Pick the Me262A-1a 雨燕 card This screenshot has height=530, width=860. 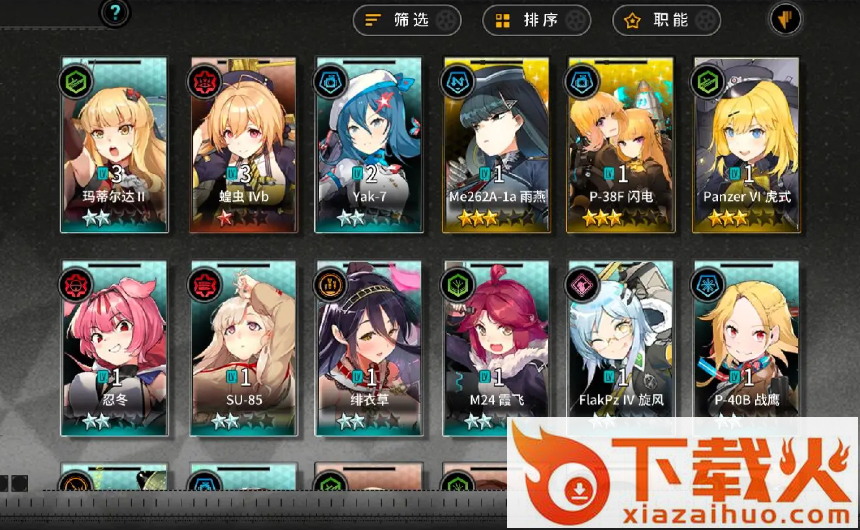pos(496,145)
